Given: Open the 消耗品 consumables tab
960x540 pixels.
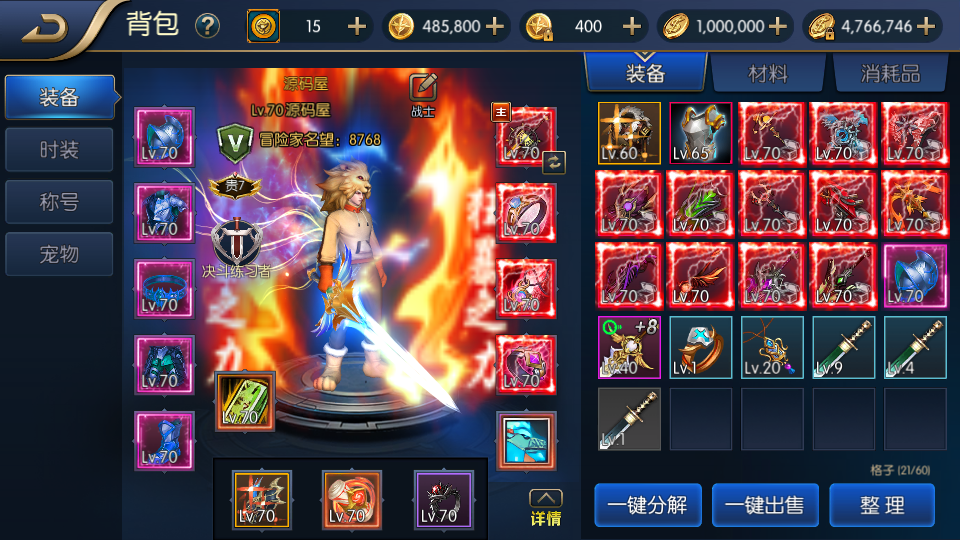Looking at the screenshot, I should 889,73.
